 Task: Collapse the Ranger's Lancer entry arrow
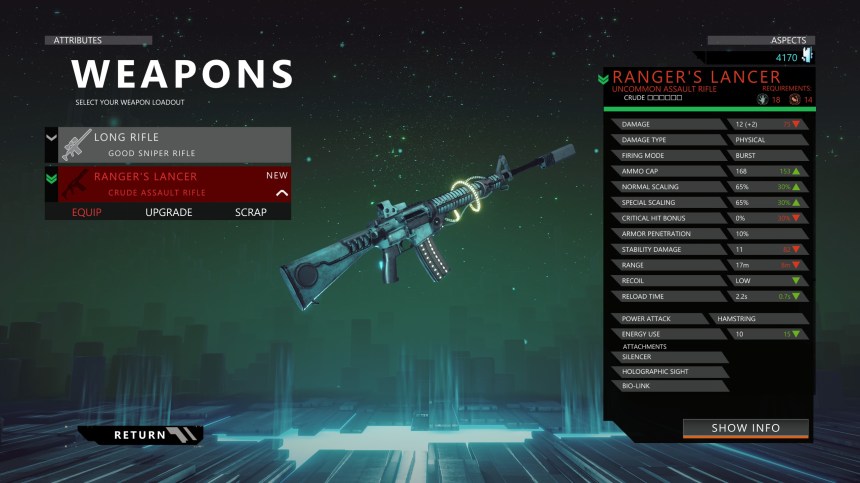tap(282, 193)
